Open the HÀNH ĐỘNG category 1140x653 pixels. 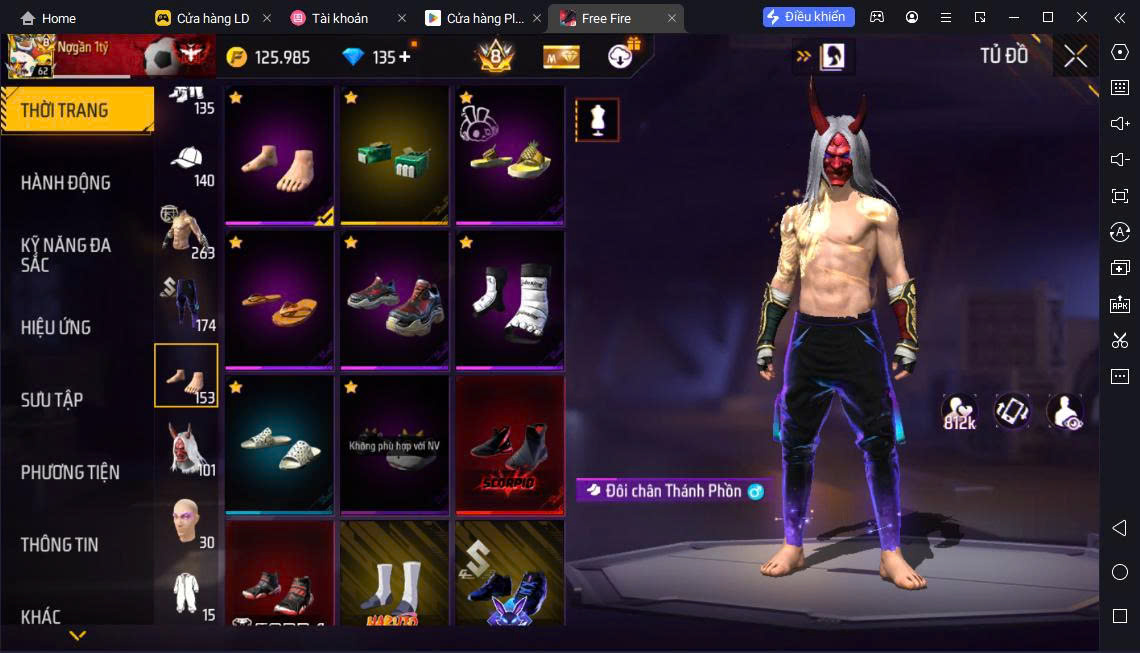[66, 182]
